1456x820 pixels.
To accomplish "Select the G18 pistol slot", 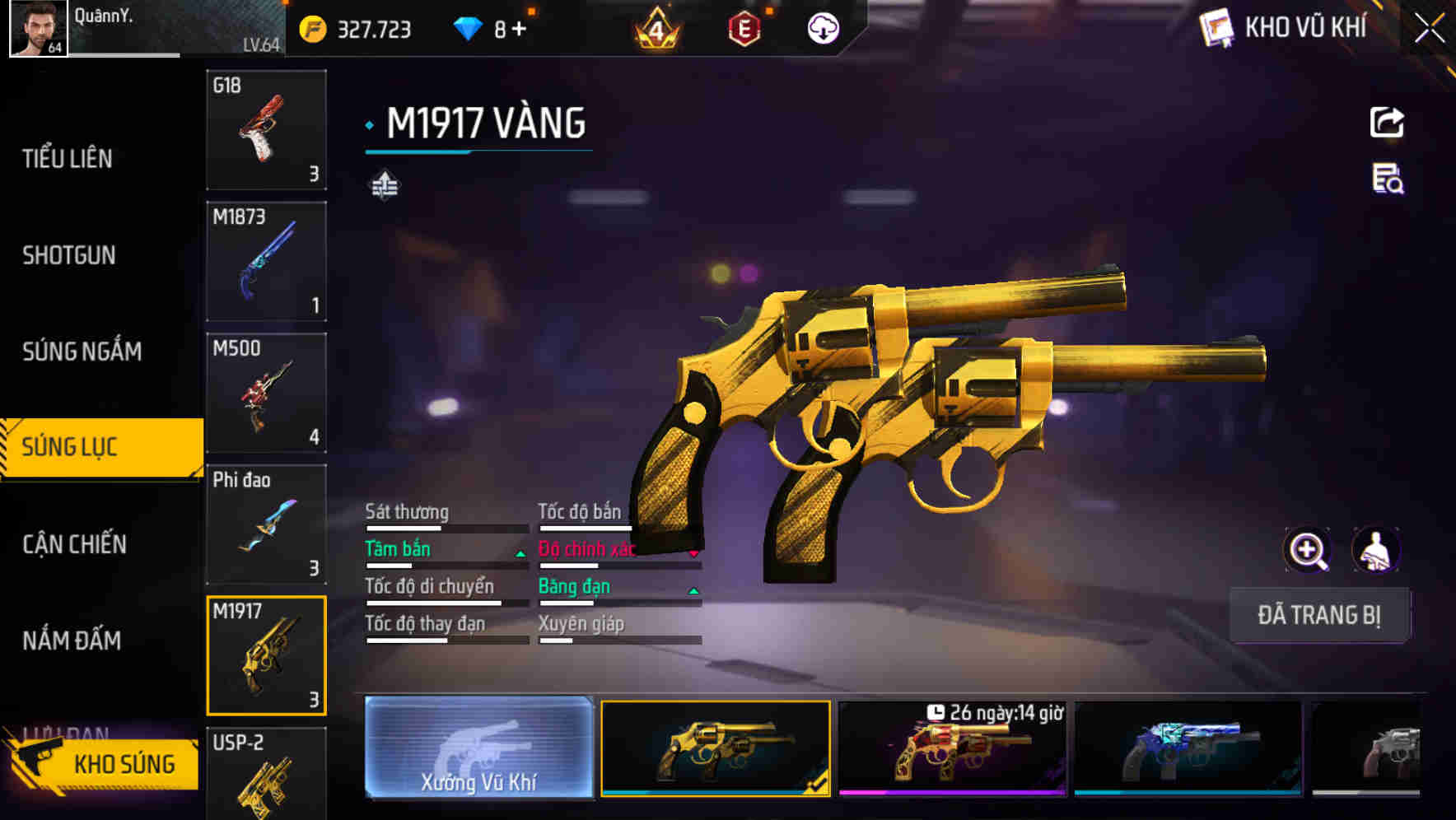I will pyautogui.click(x=266, y=130).
